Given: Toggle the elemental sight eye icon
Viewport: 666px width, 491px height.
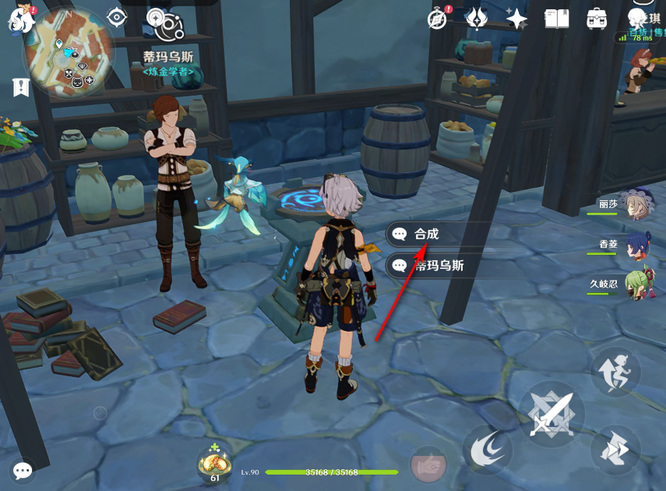Looking at the screenshot, I should pos(117,17).
